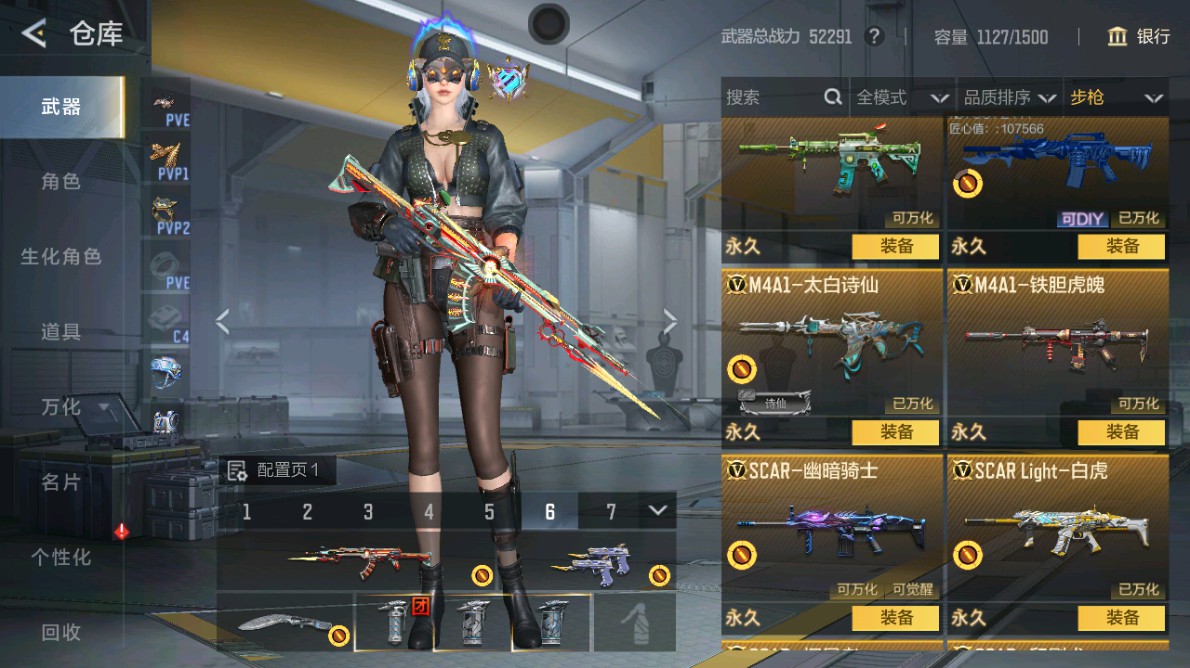Show the 名片 name card tab
The image size is (1190, 668).
62,482
